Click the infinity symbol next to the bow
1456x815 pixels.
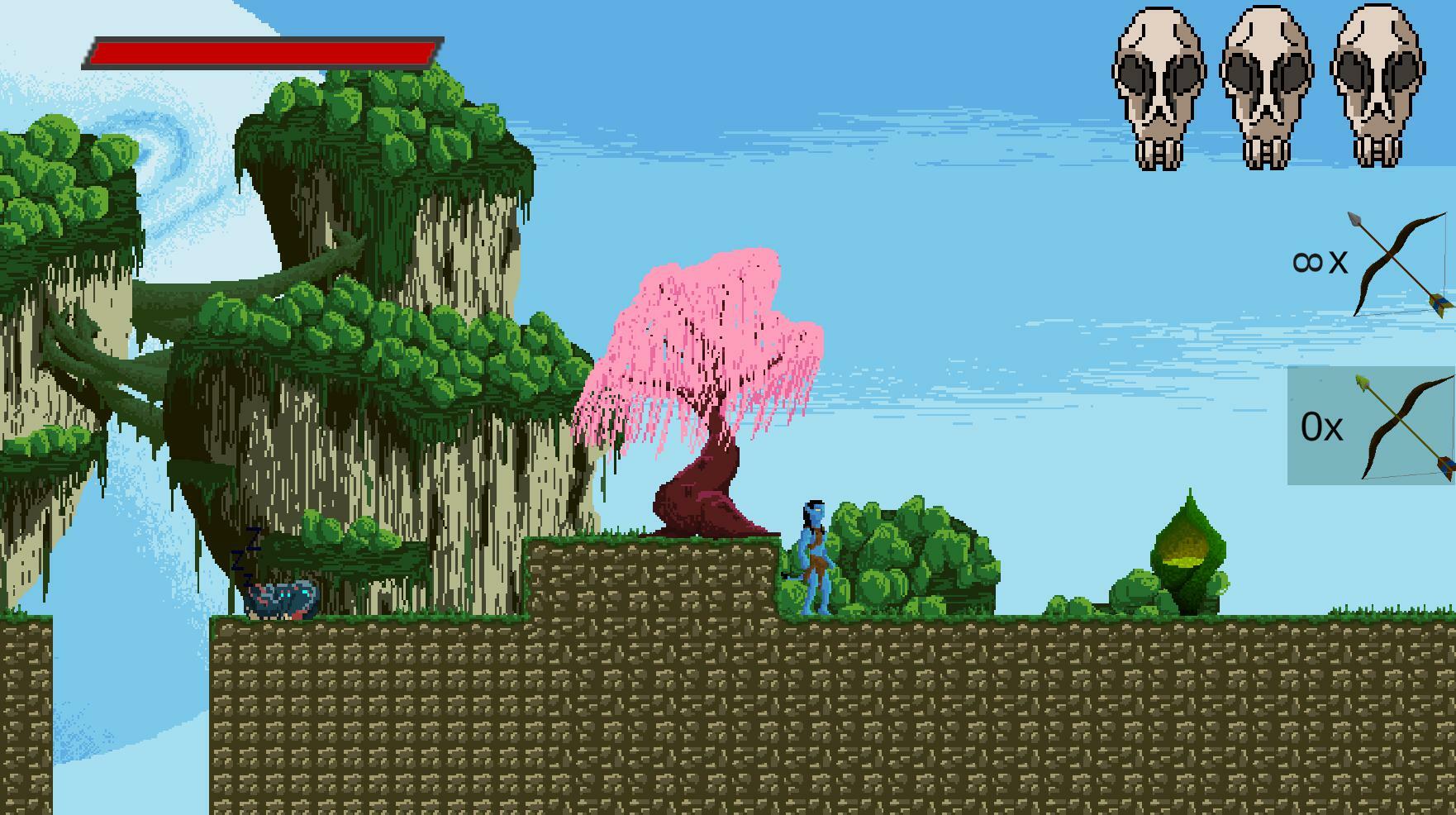(x=1310, y=260)
